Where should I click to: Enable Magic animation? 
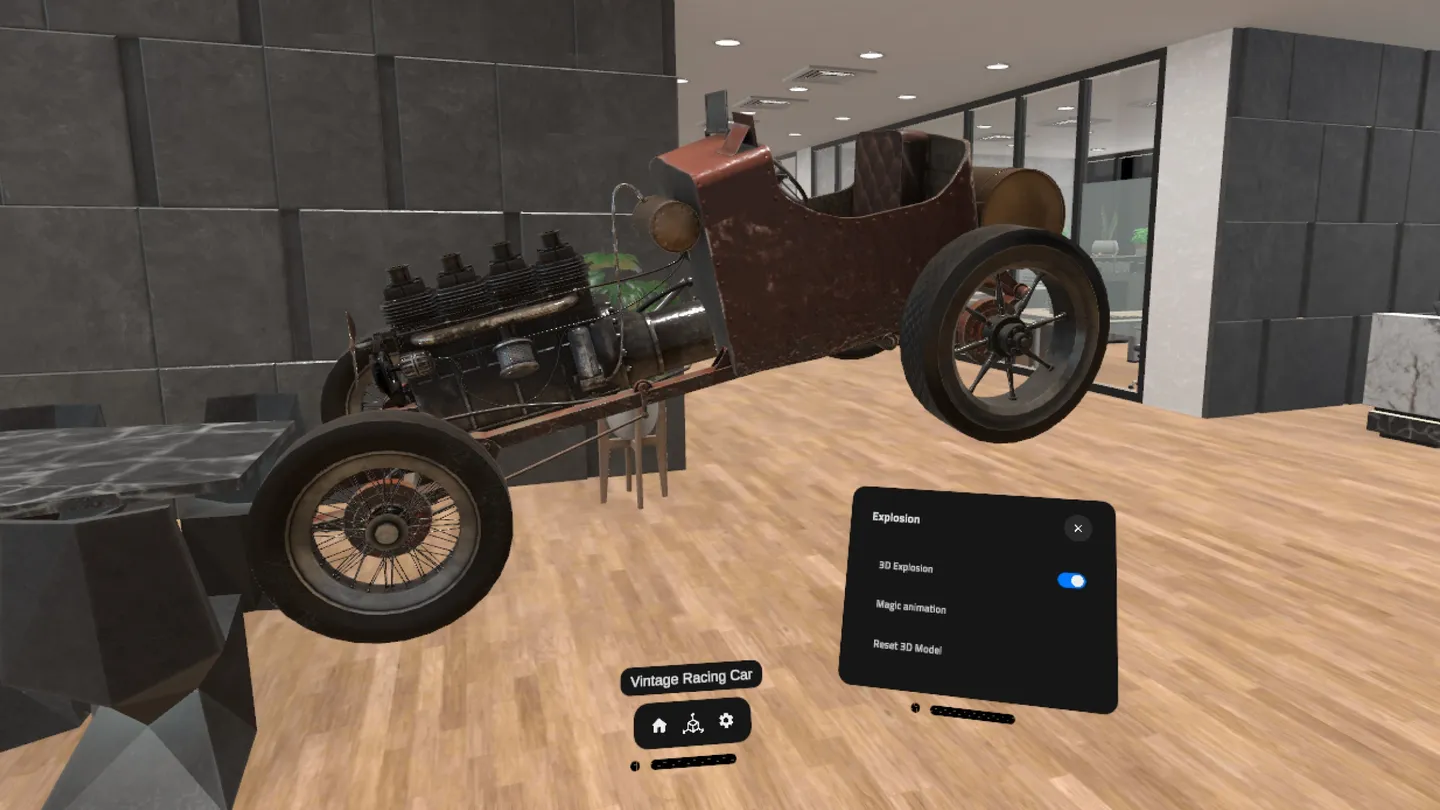(x=910, y=609)
